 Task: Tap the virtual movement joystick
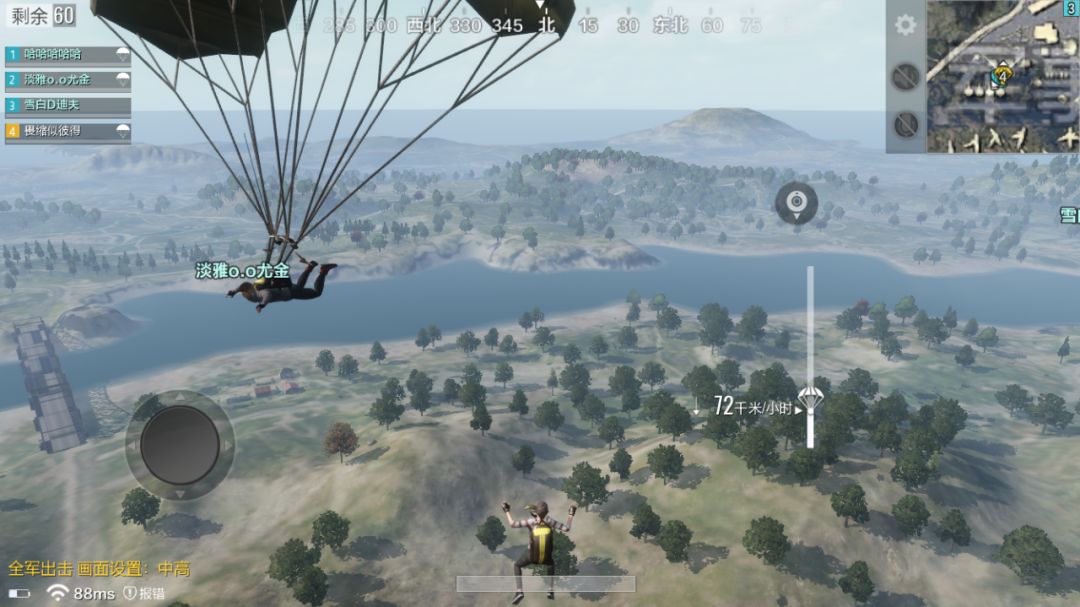(180, 445)
